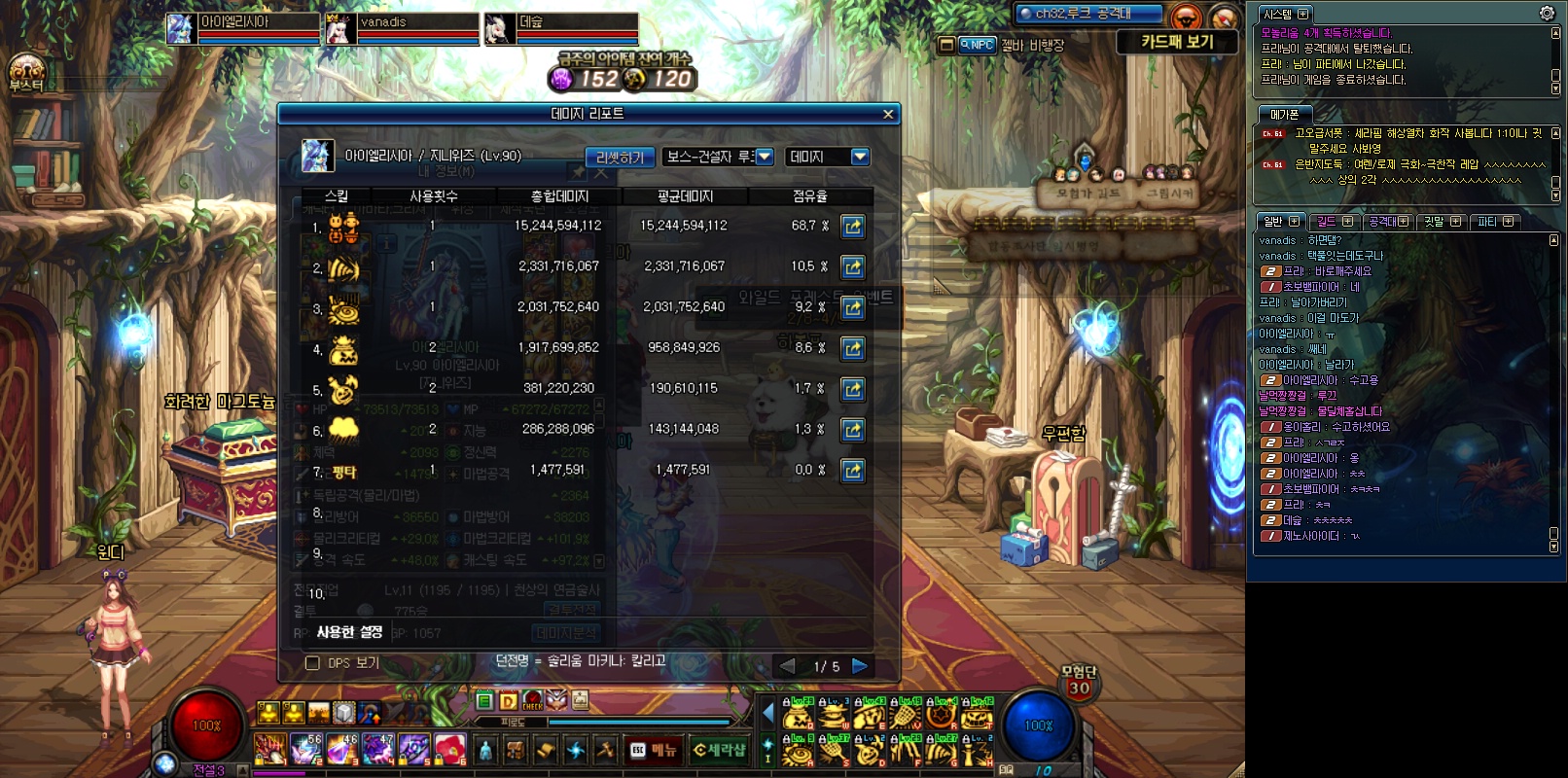Open the 카드패 보기 card view
Viewport: 1568px width, 778px height.
click(1177, 42)
